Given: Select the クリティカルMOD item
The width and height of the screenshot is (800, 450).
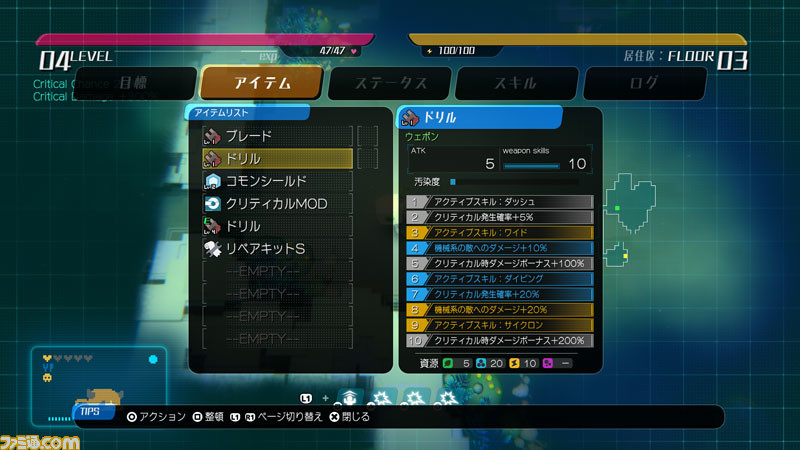Looking at the screenshot, I should coord(278,203).
